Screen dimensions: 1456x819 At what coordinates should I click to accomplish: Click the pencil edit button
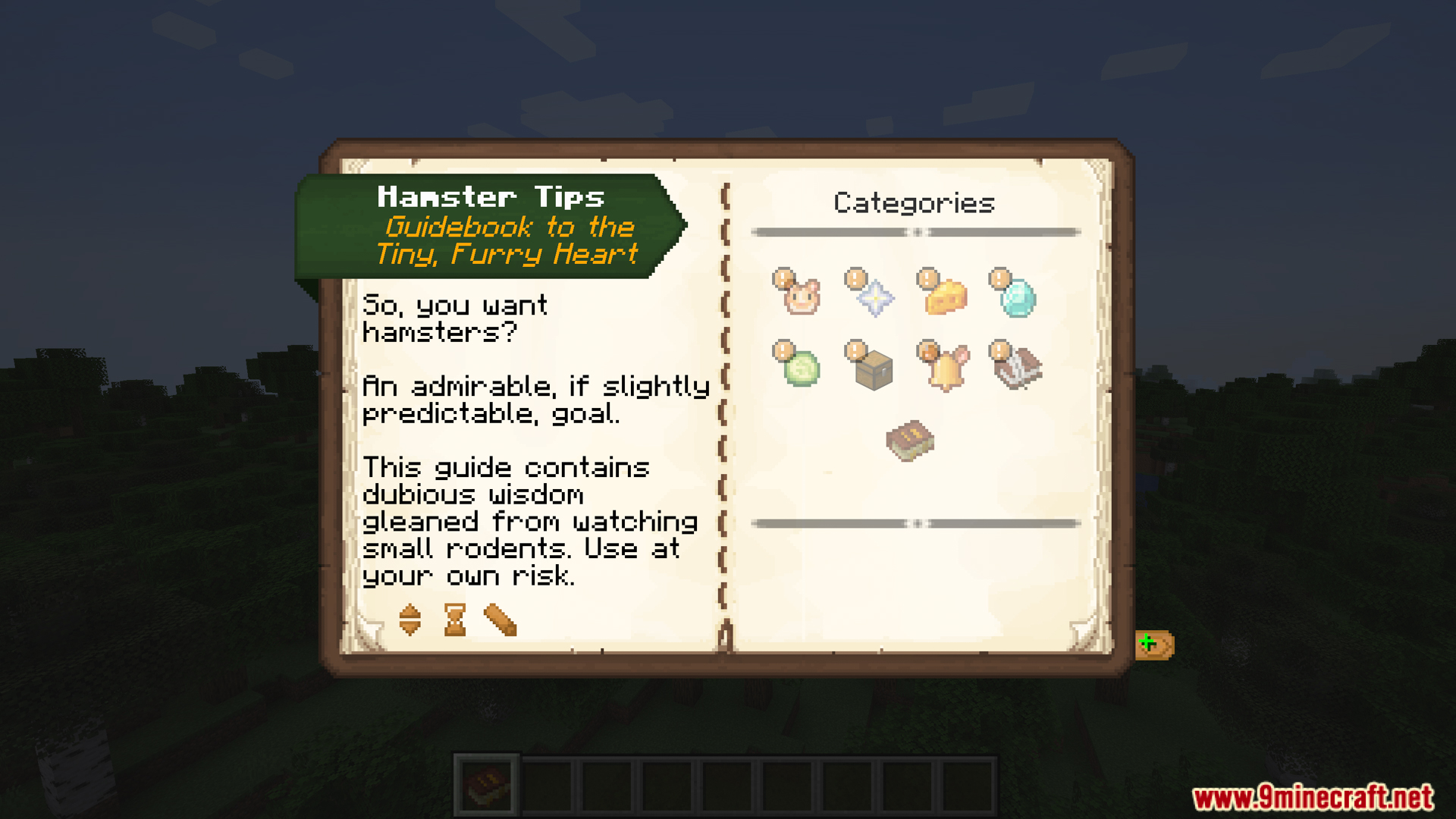(x=500, y=620)
